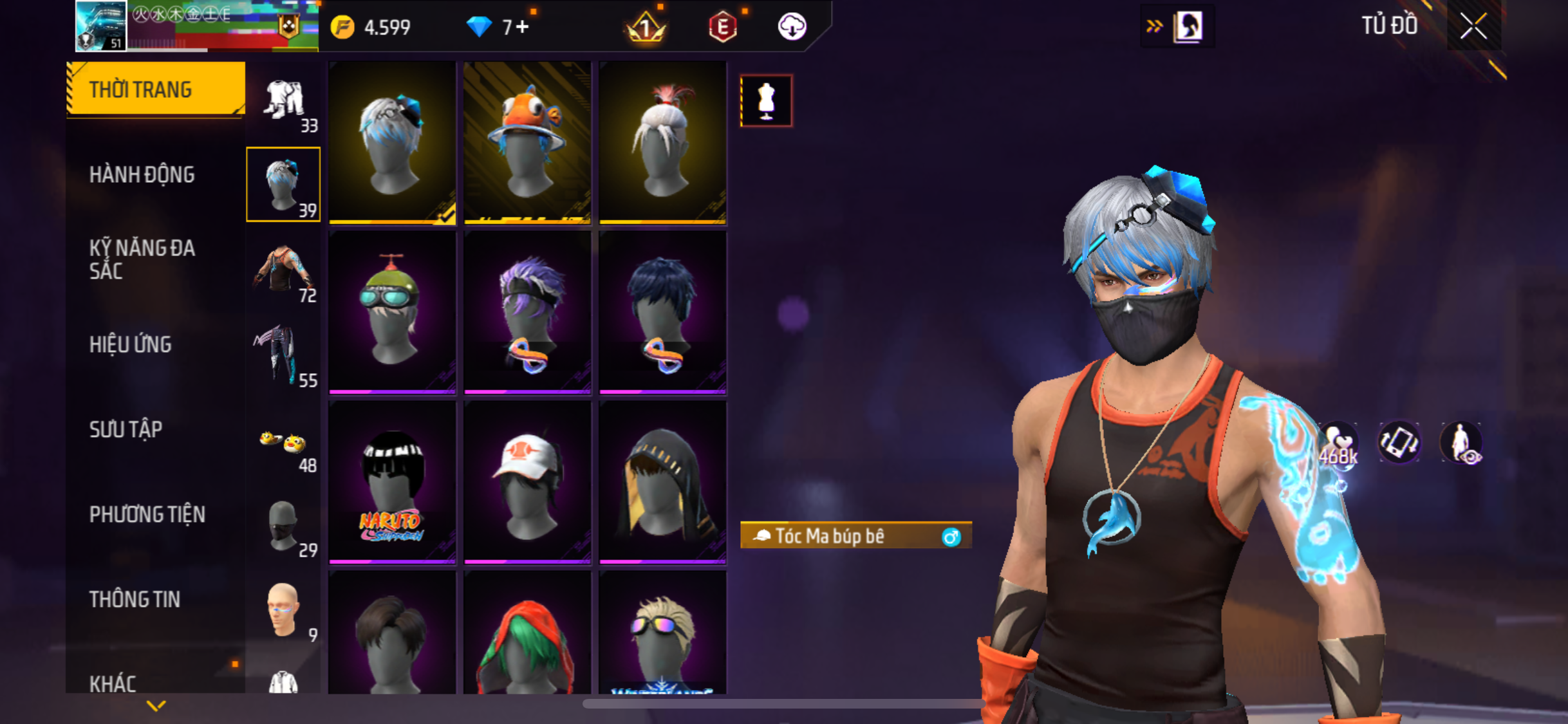Equip the green propeller goggle helmet

coord(392,312)
